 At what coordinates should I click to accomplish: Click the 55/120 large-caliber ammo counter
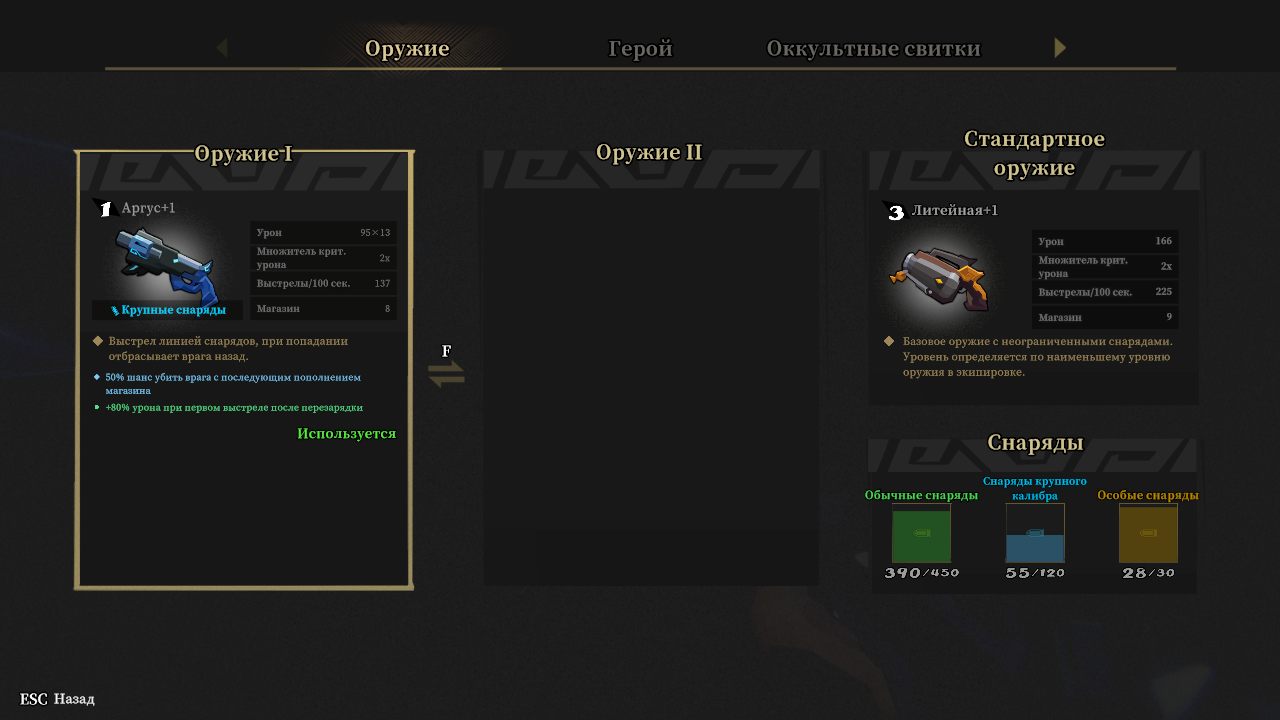(1035, 573)
